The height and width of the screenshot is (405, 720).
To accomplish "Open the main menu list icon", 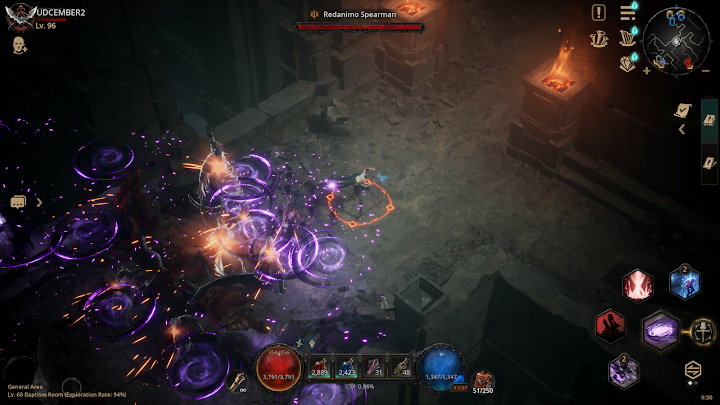I will pyautogui.click(x=628, y=12).
